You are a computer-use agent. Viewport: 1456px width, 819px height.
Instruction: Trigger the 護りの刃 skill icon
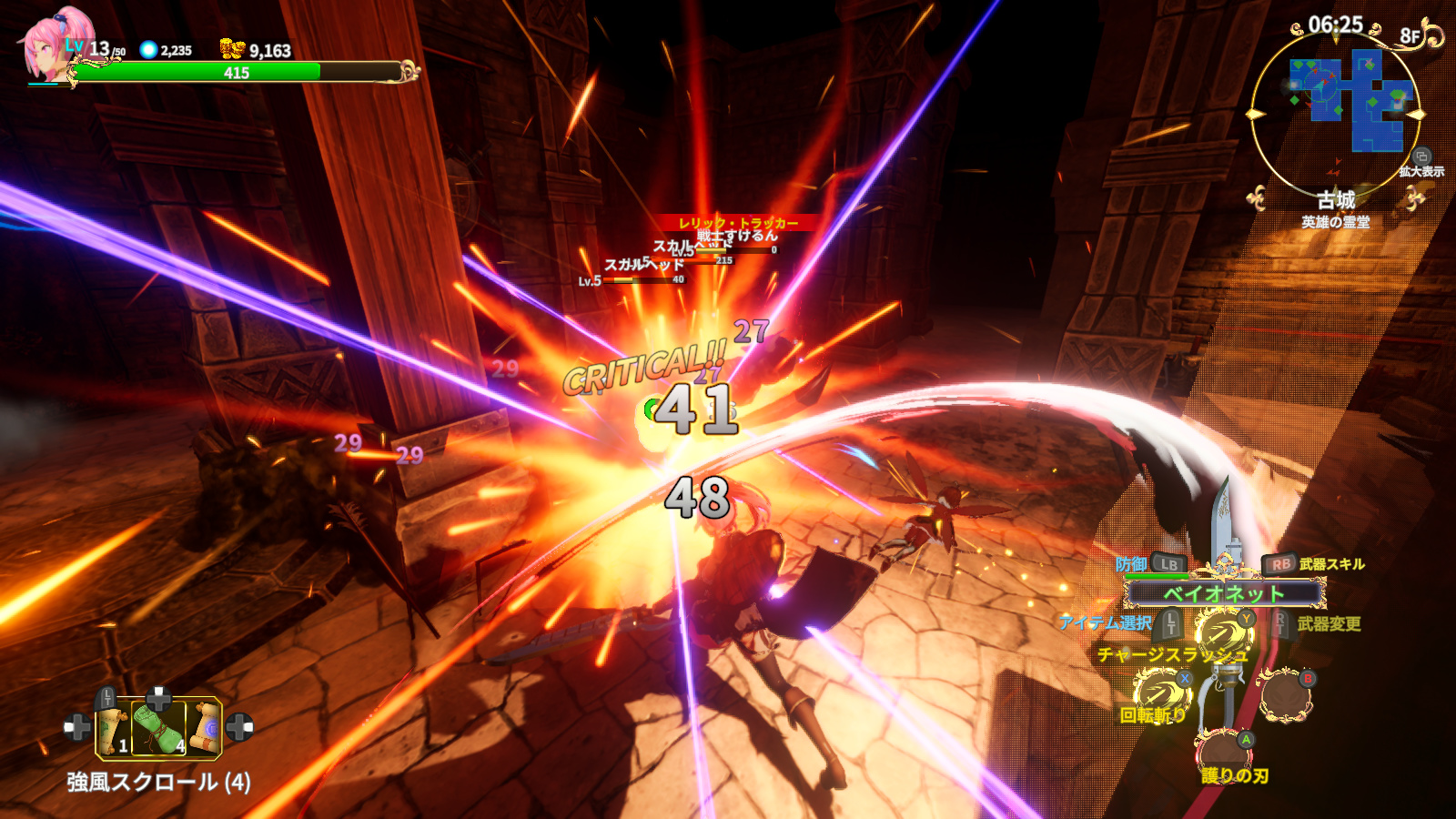pos(1223,752)
